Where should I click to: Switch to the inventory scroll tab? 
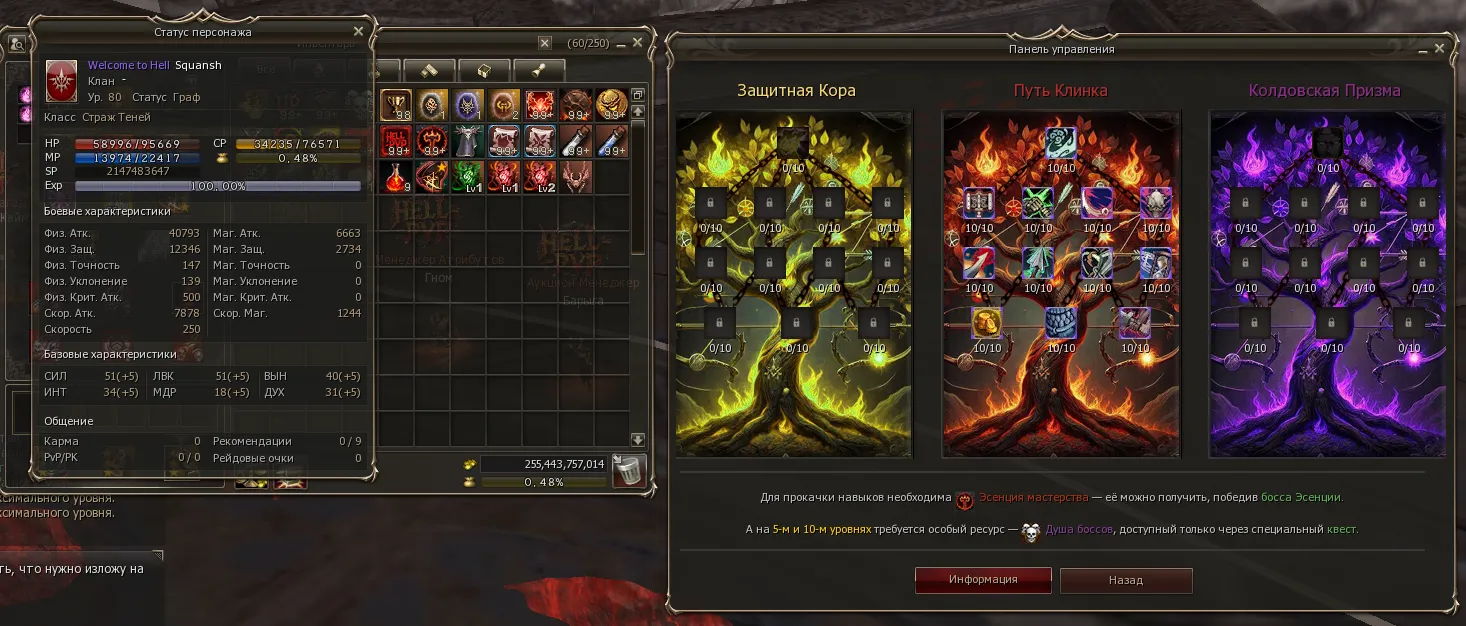tap(539, 70)
